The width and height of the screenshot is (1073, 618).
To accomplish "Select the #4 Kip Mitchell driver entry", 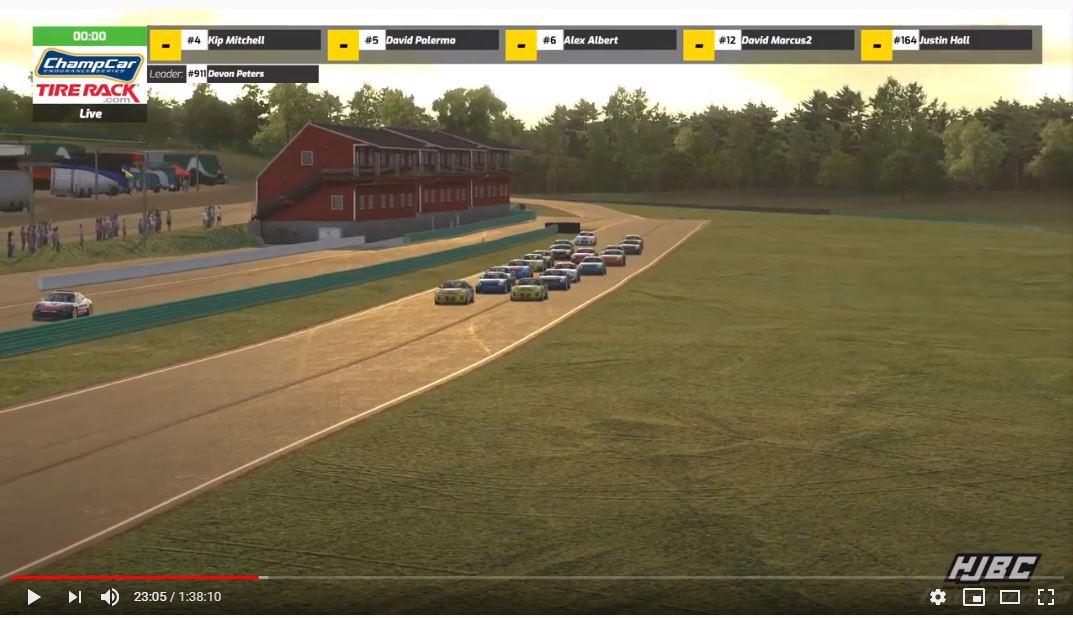I will [x=251, y=41].
